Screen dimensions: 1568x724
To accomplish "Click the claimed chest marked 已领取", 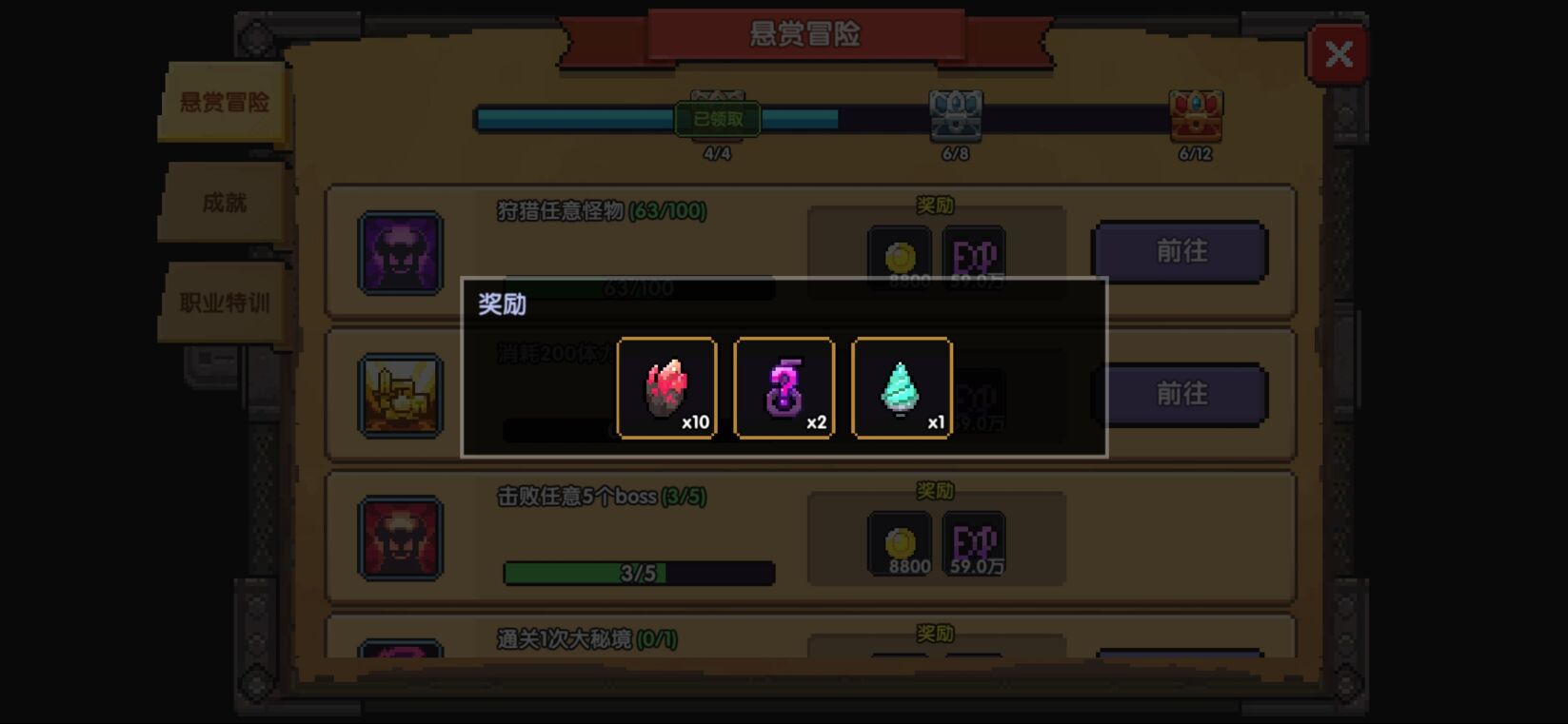I will (x=716, y=118).
